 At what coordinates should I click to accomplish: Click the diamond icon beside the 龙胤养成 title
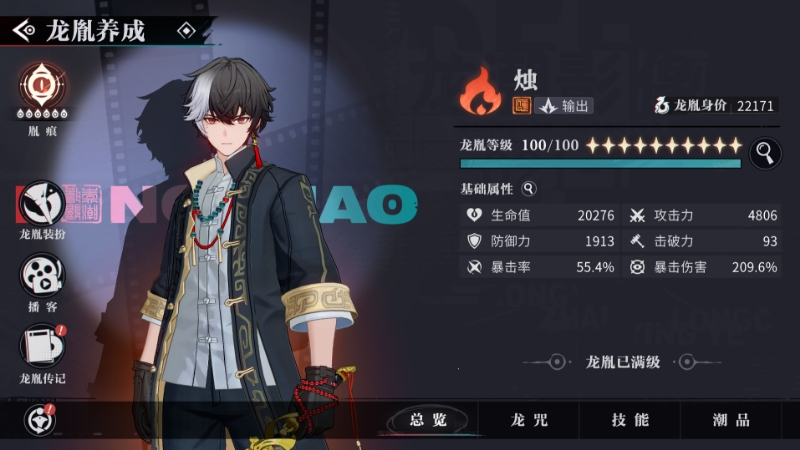pos(185,31)
